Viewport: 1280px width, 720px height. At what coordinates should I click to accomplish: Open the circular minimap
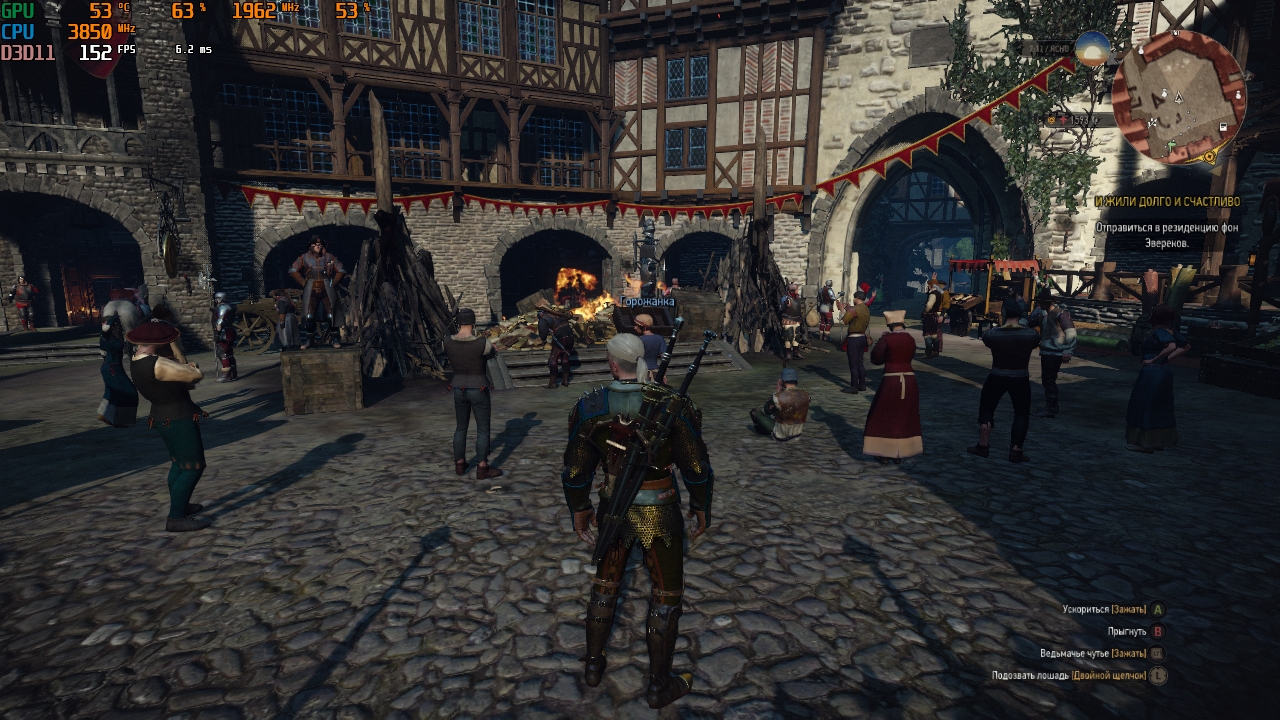click(x=1179, y=97)
